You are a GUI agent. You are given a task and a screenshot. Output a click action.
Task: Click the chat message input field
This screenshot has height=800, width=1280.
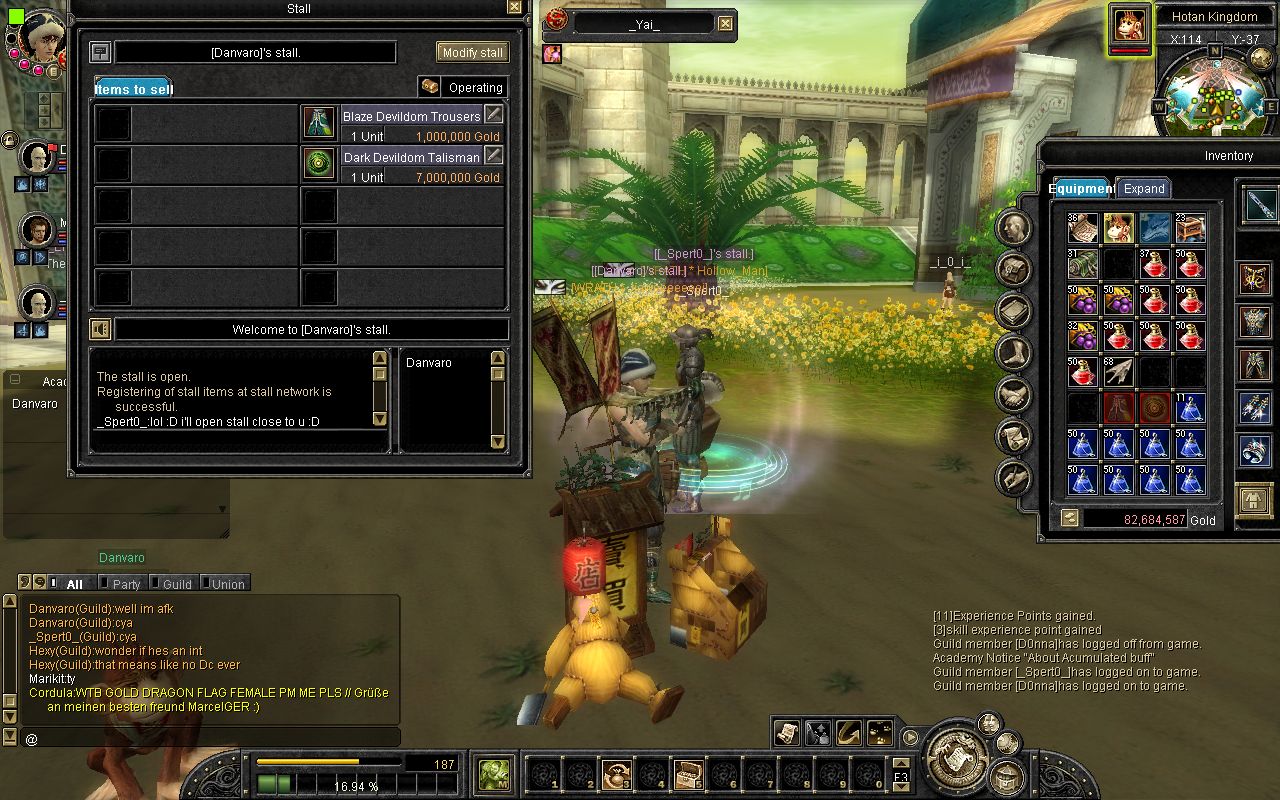click(210, 738)
